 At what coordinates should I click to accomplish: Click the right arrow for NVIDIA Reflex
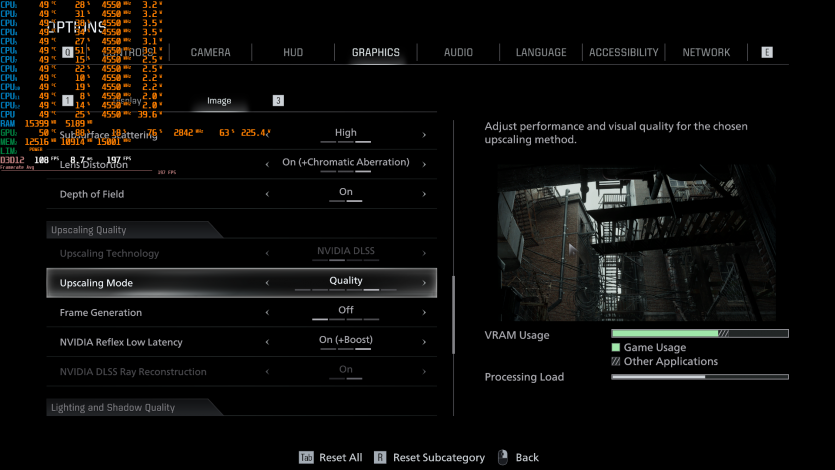[x=424, y=342]
